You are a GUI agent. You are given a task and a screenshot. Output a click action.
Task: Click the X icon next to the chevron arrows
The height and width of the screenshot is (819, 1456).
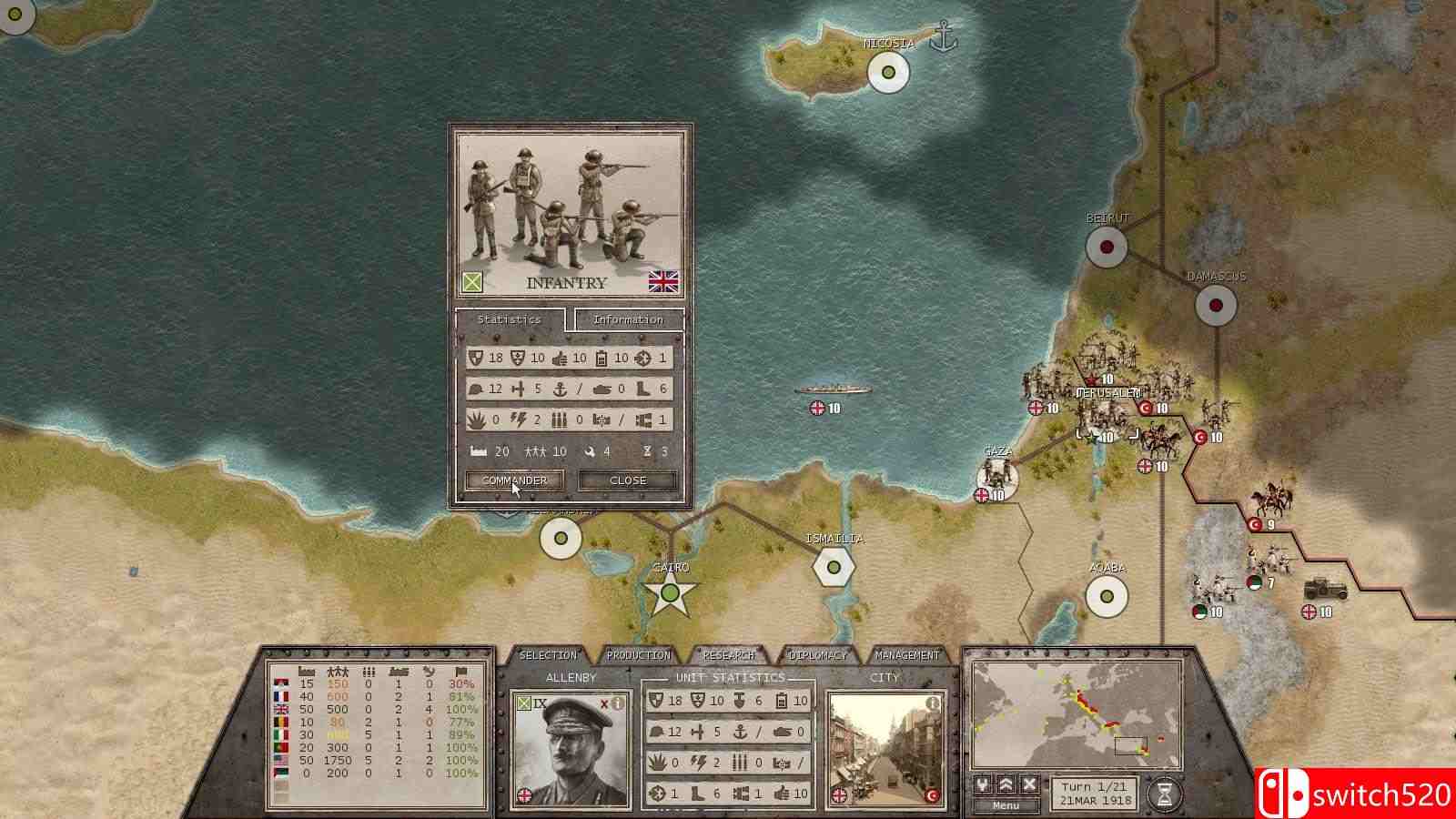pyautogui.click(x=1029, y=785)
